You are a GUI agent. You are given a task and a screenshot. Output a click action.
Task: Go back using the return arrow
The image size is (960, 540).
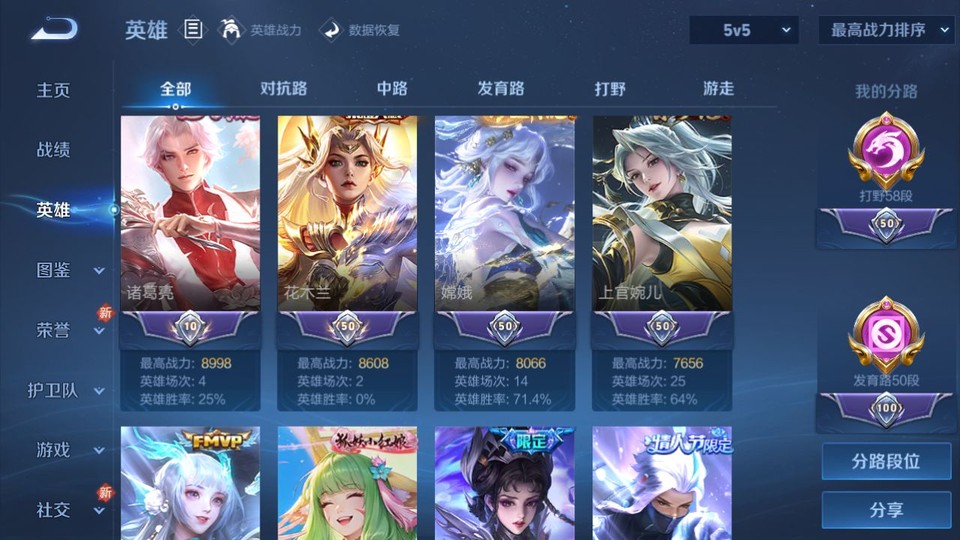pyautogui.click(x=54, y=29)
